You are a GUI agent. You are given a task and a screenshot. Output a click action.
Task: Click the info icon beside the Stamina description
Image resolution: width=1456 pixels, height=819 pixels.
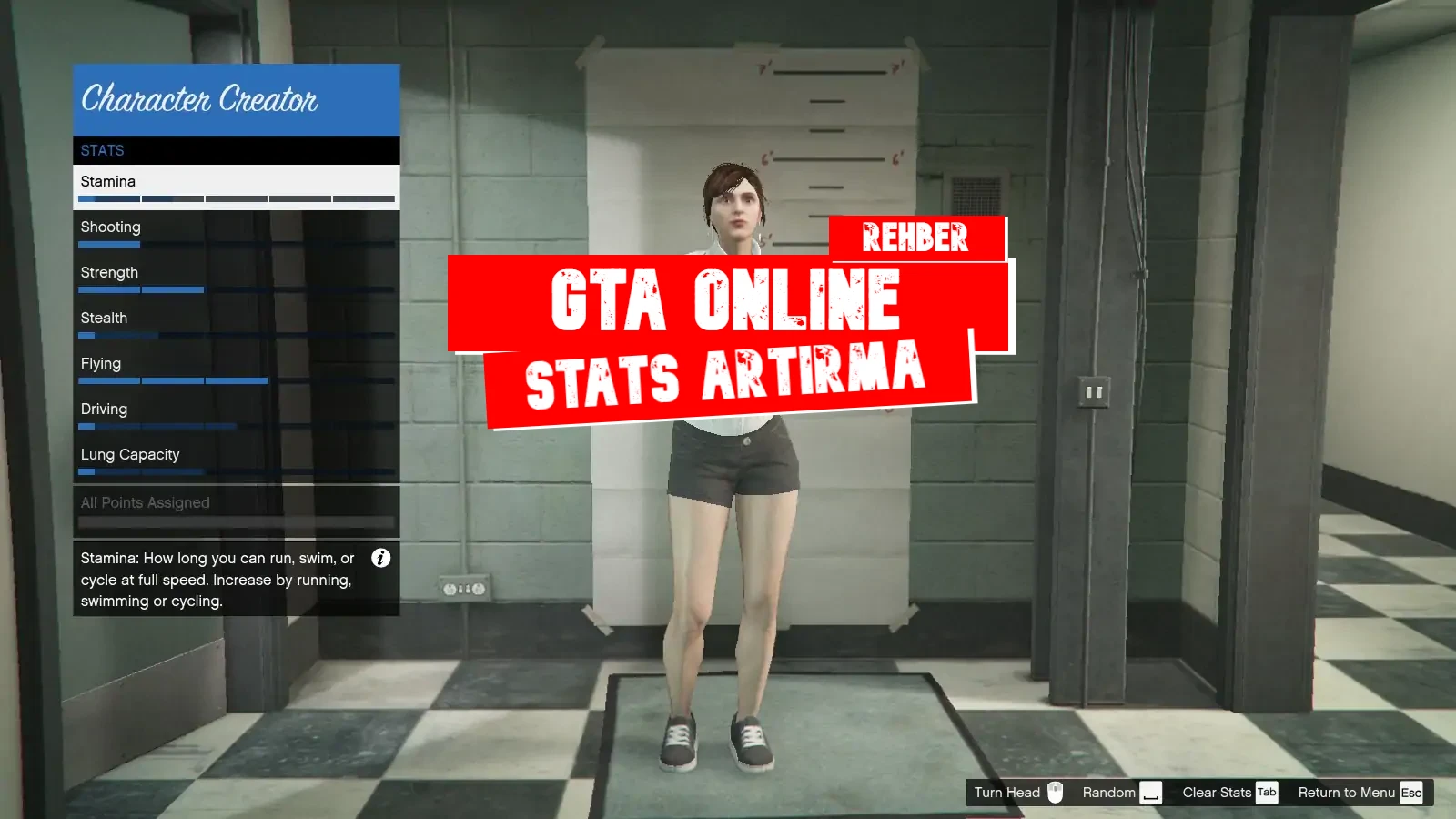(x=381, y=559)
